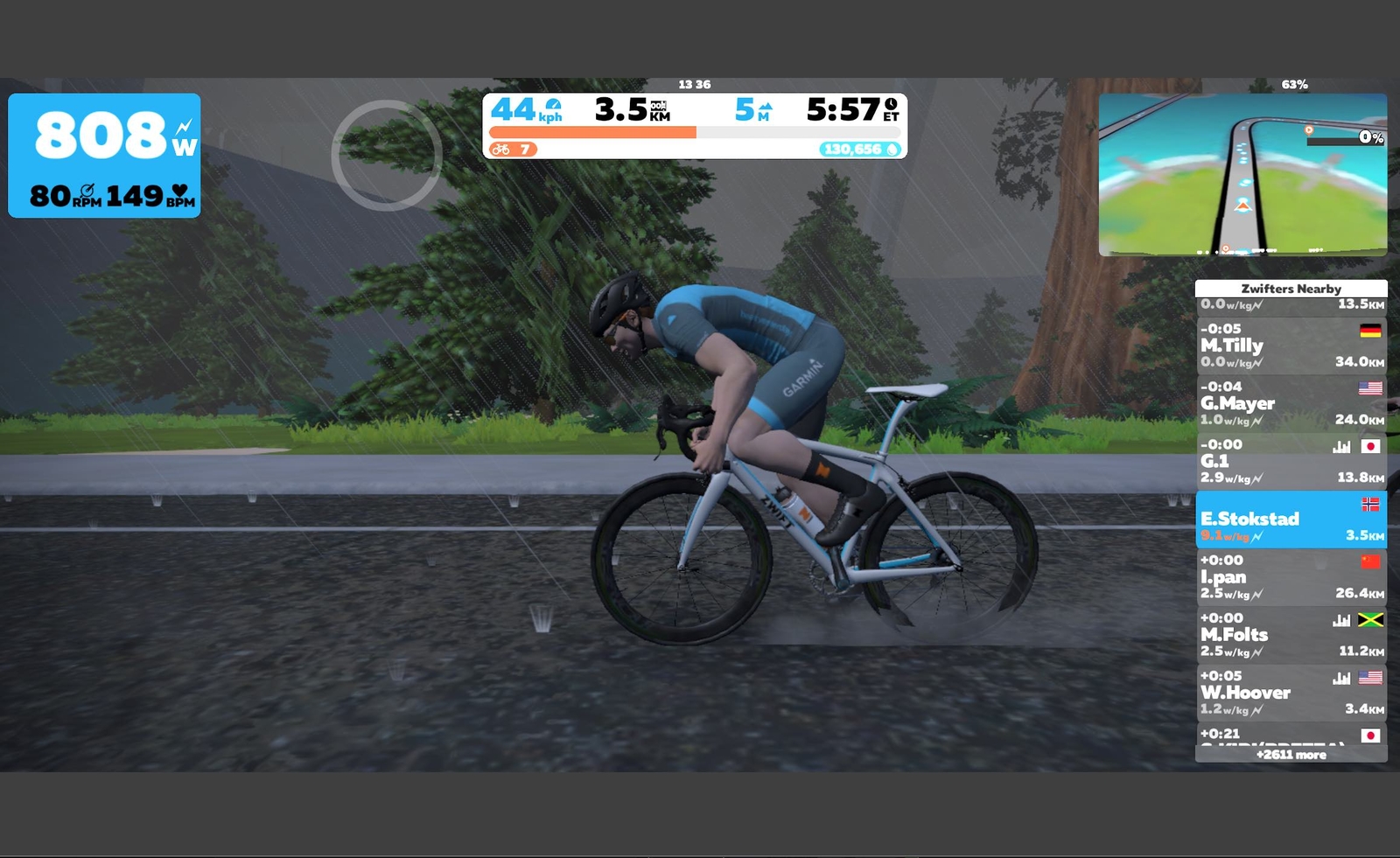Image resolution: width=1400 pixels, height=858 pixels.
Task: Choose G.Mayer from the nearby riders
Action: tap(1291, 403)
